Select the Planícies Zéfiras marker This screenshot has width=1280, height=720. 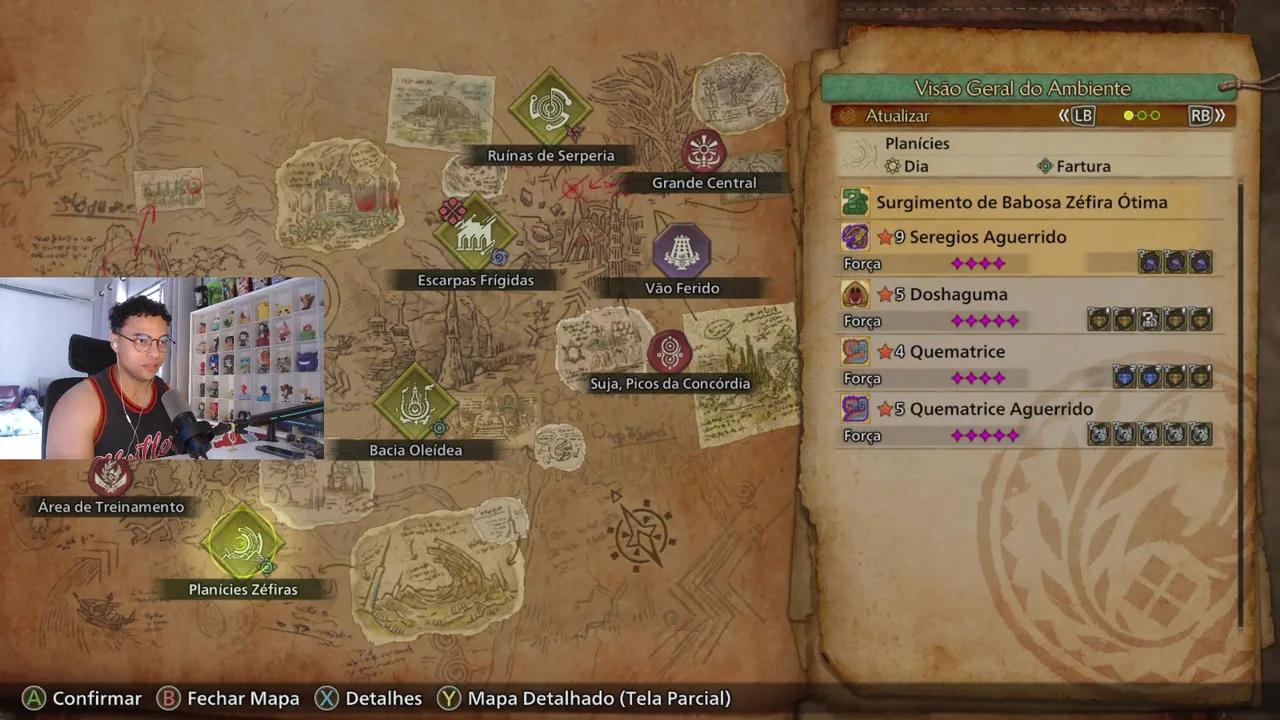coord(242,543)
